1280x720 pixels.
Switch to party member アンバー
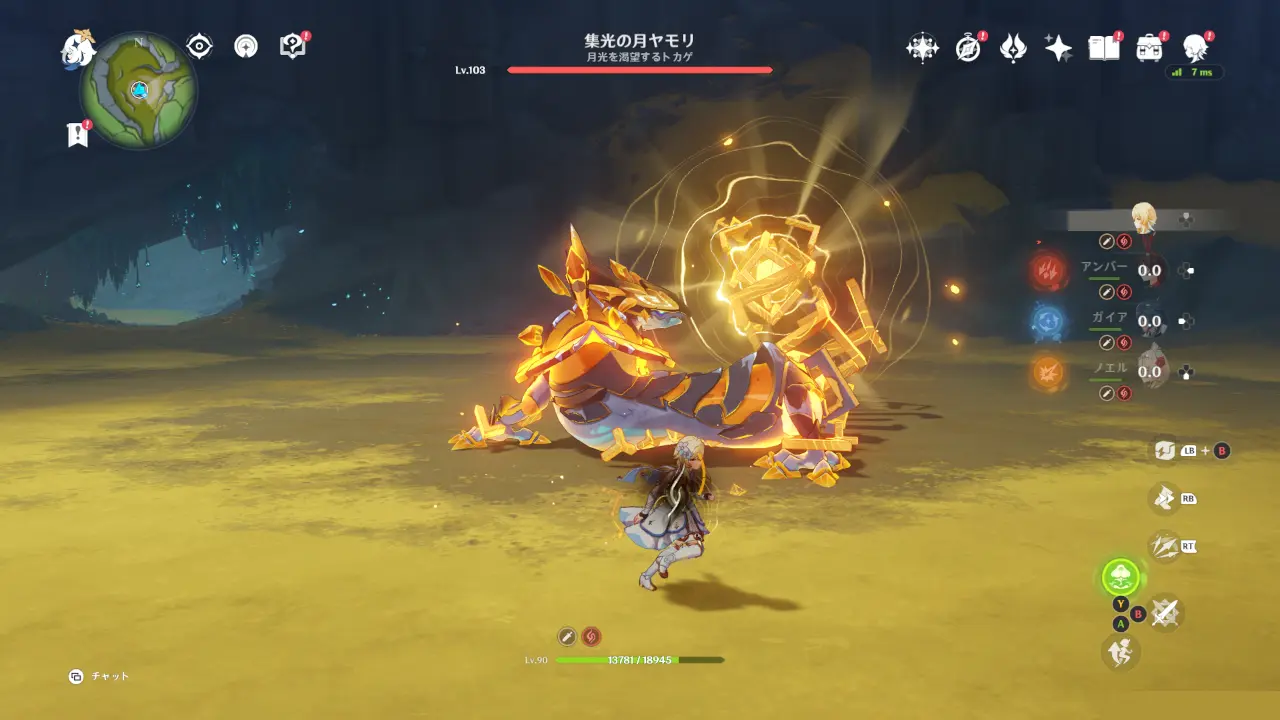[1150, 269]
